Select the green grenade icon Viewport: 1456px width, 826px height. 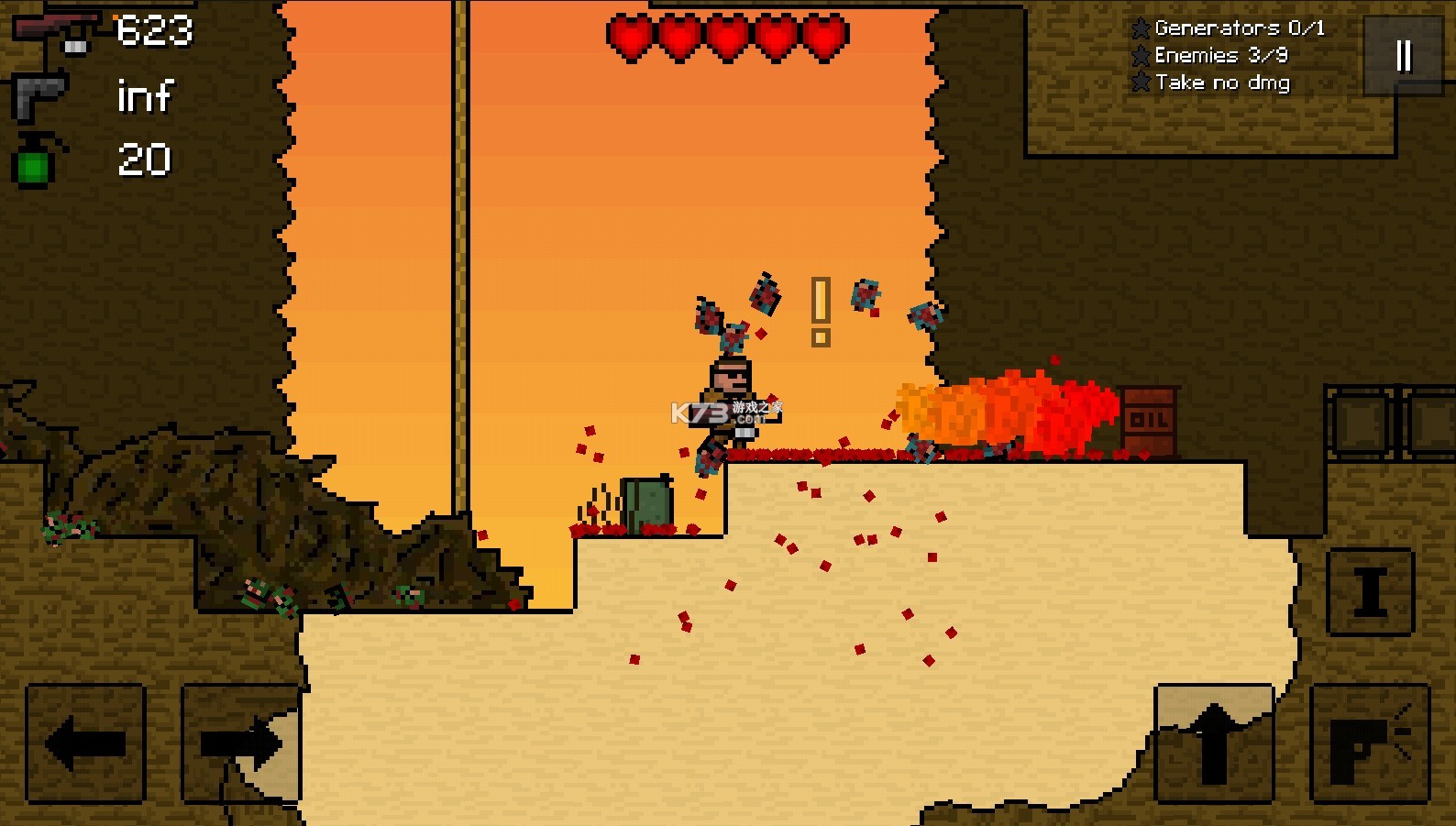click(35, 161)
